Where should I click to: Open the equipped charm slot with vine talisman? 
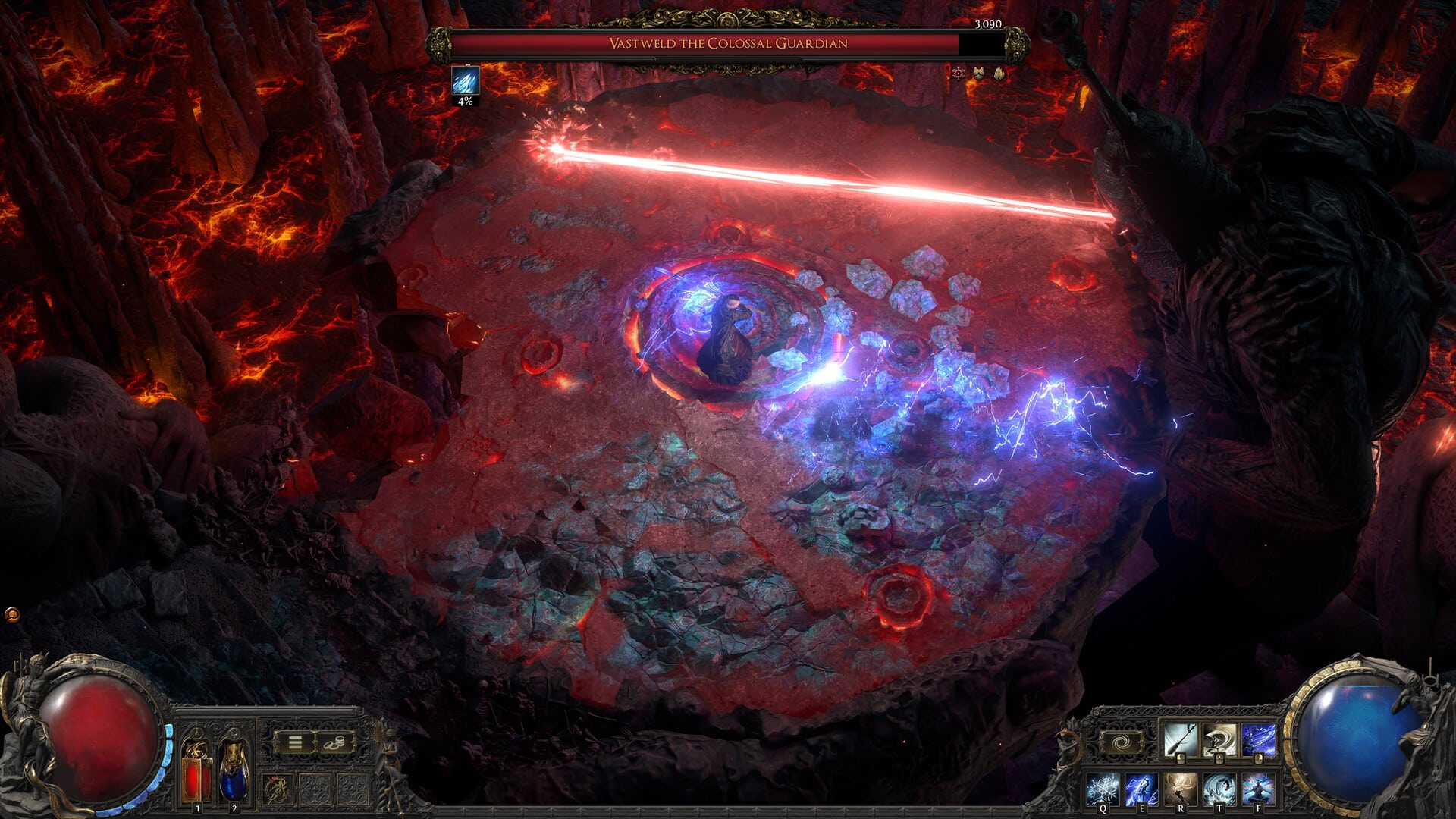click(277, 788)
